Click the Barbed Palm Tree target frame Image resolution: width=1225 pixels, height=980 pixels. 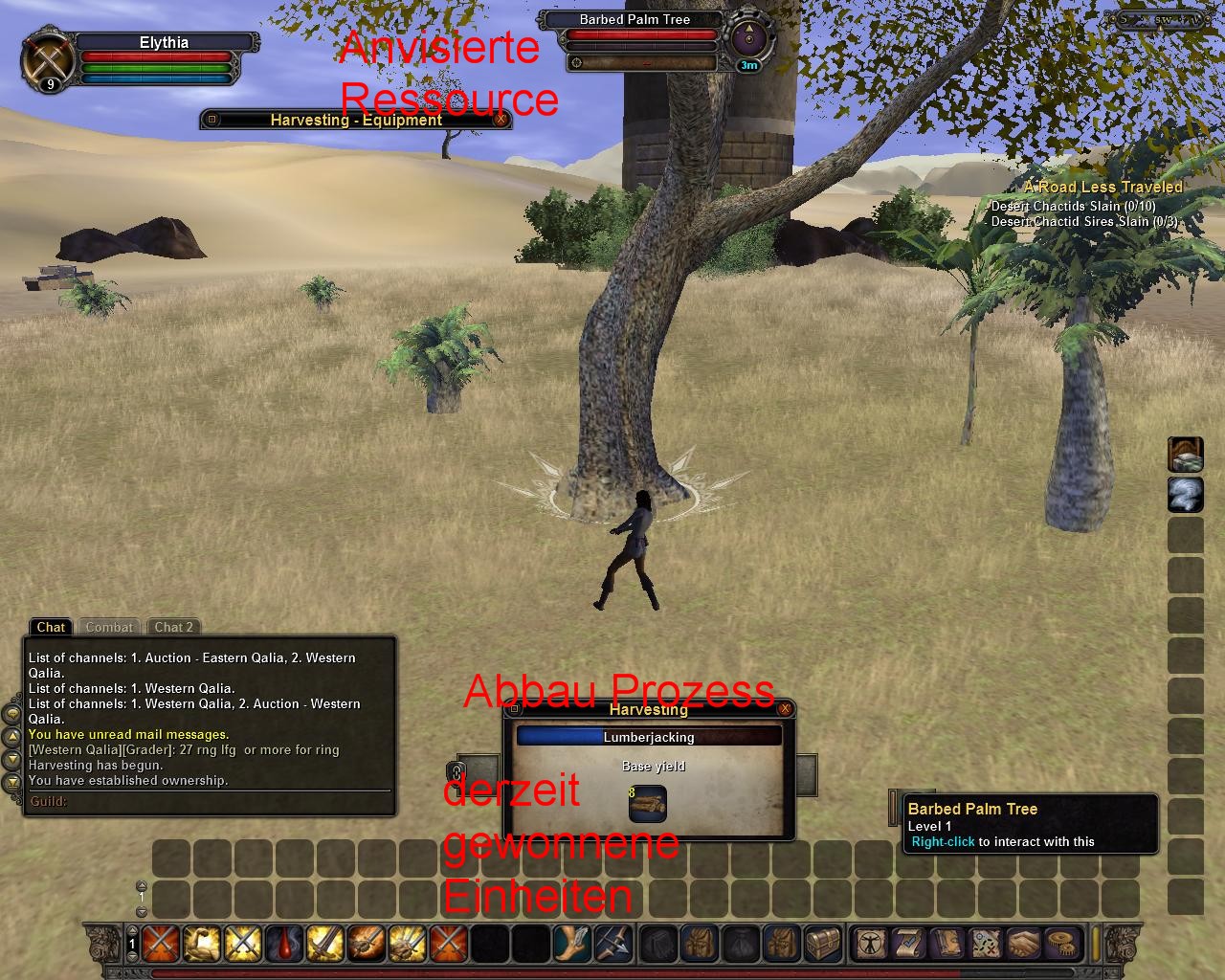point(635,19)
